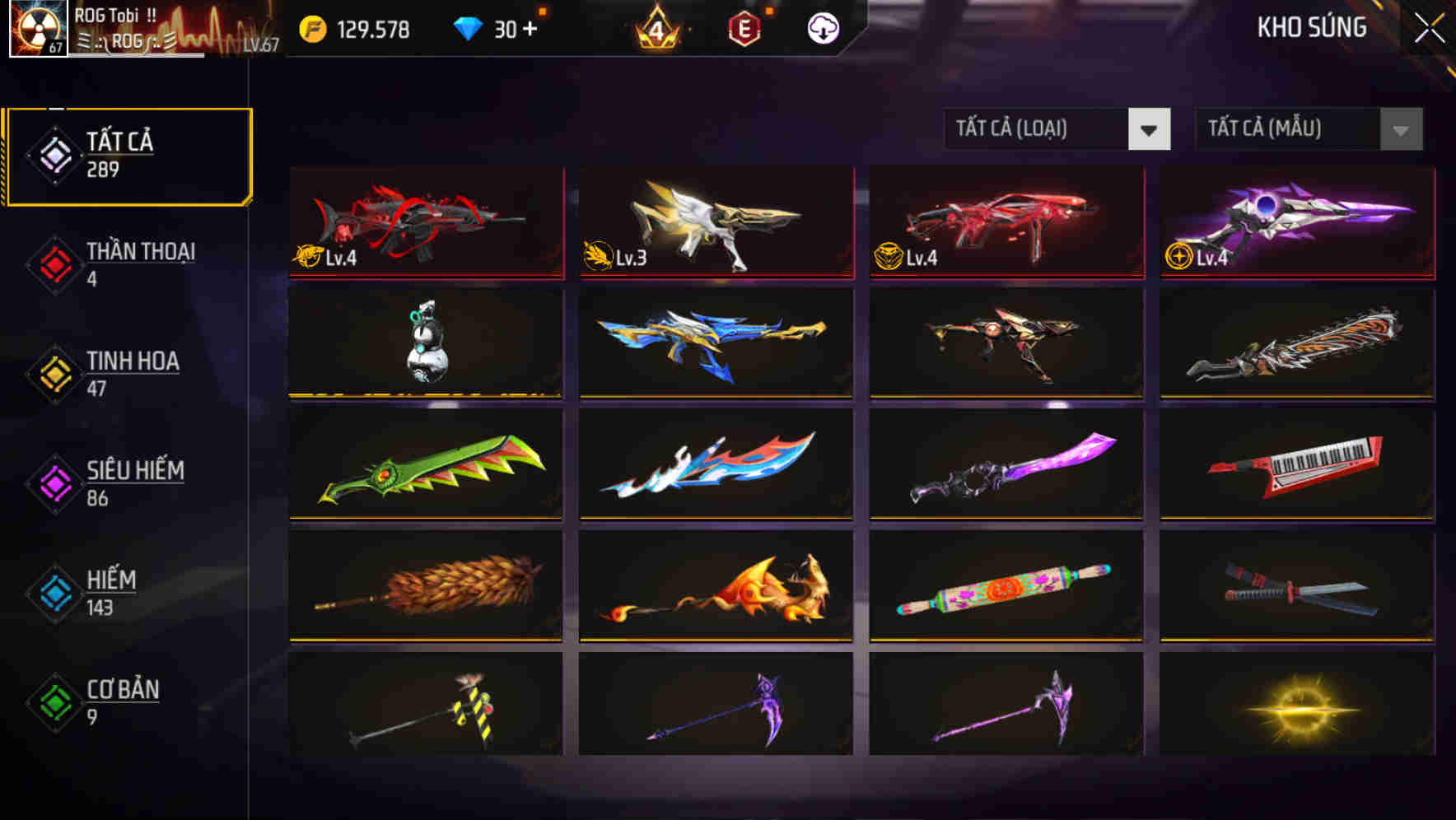Open the rank crown badge showing level 4

654,29
